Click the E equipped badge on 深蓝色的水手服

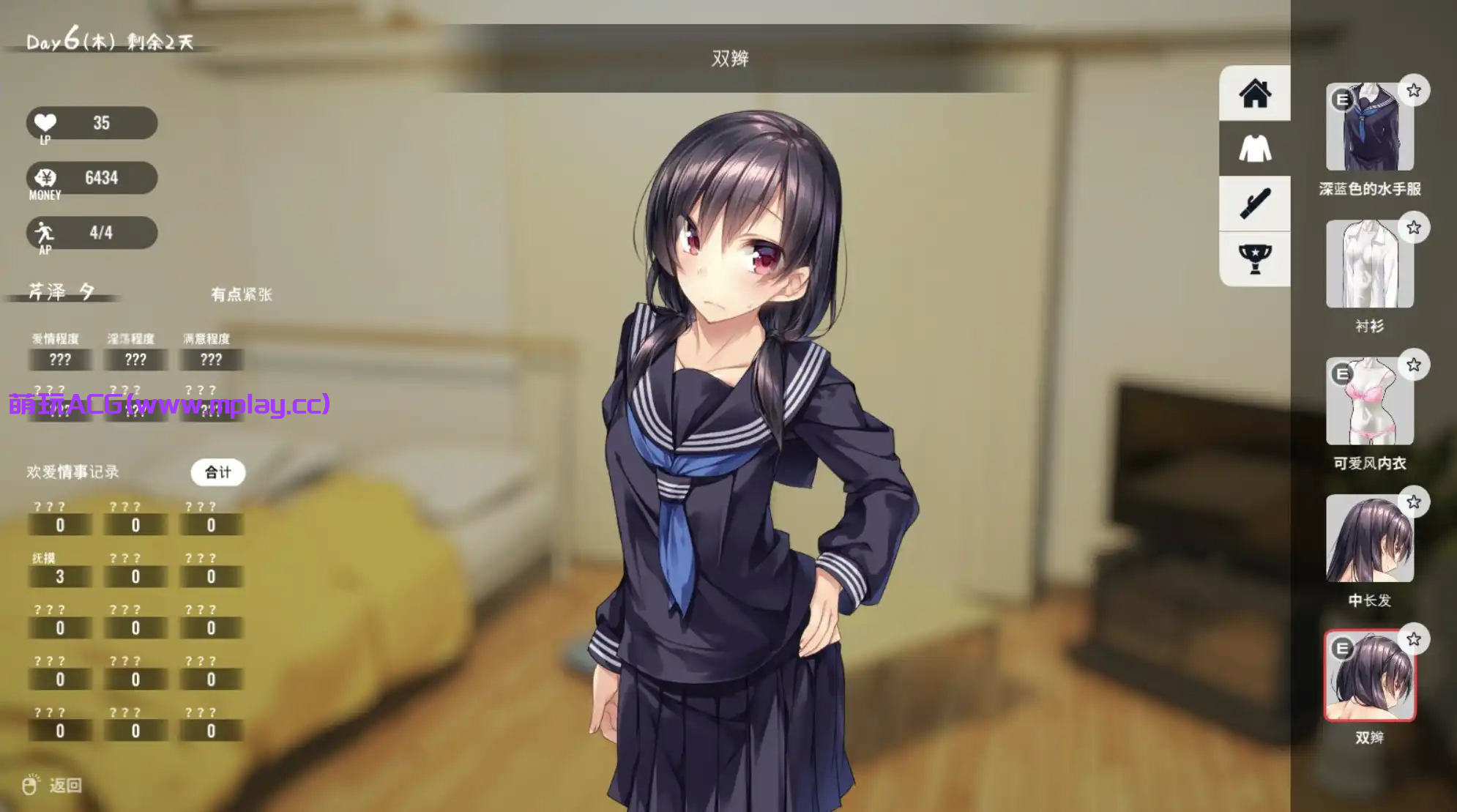(1341, 100)
